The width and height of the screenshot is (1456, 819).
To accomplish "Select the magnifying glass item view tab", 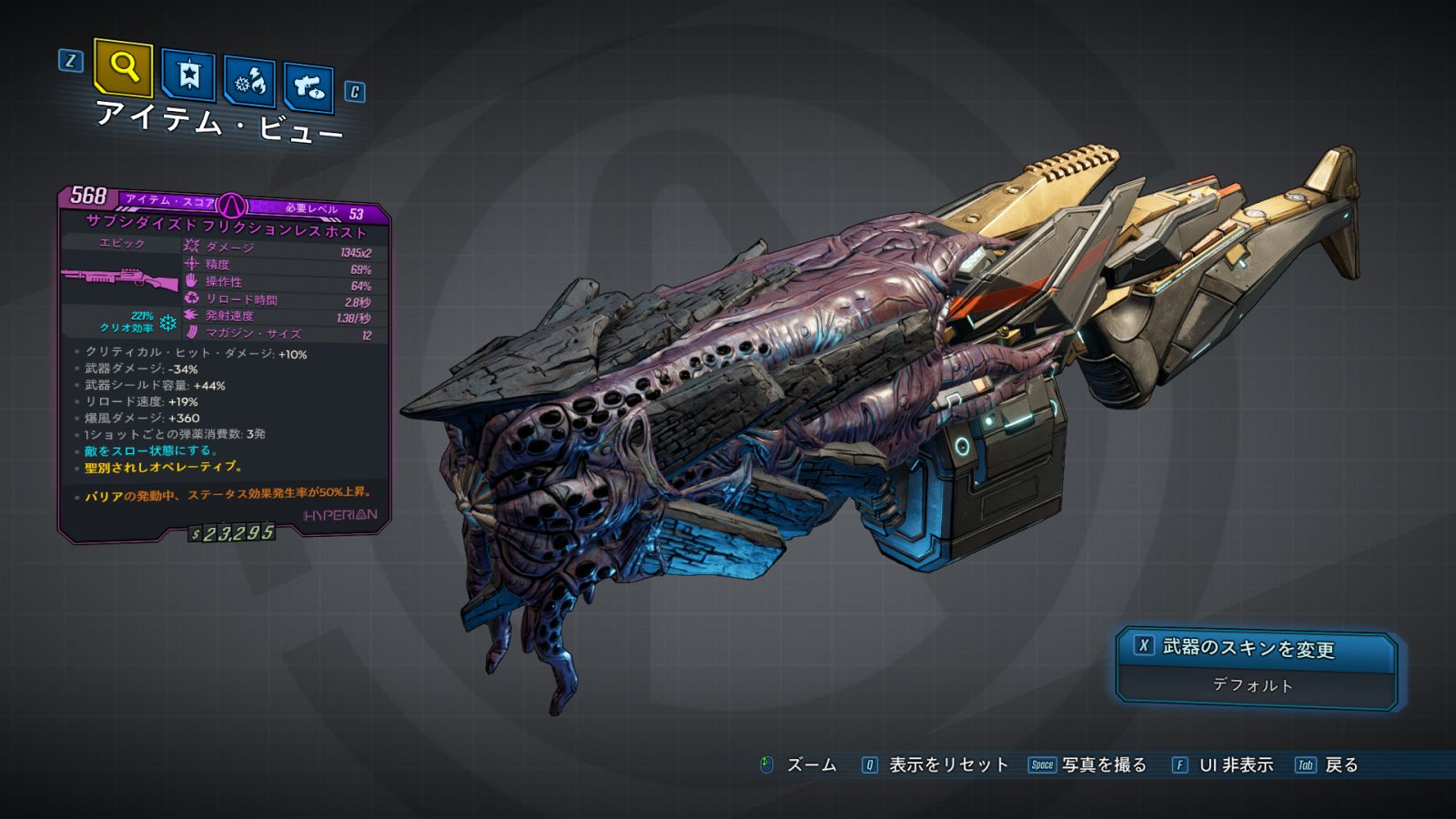I will coord(124,67).
